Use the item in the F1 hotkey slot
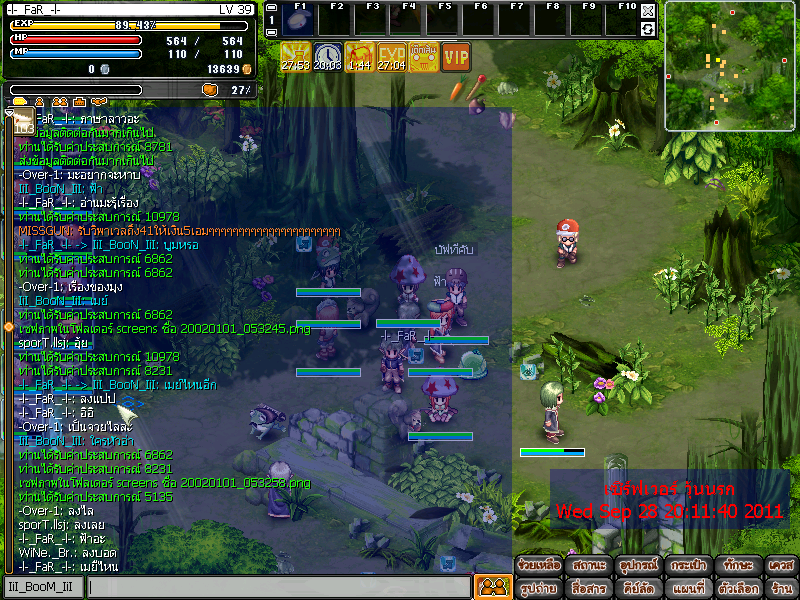Viewport: 800px width, 600px height. 300,20
